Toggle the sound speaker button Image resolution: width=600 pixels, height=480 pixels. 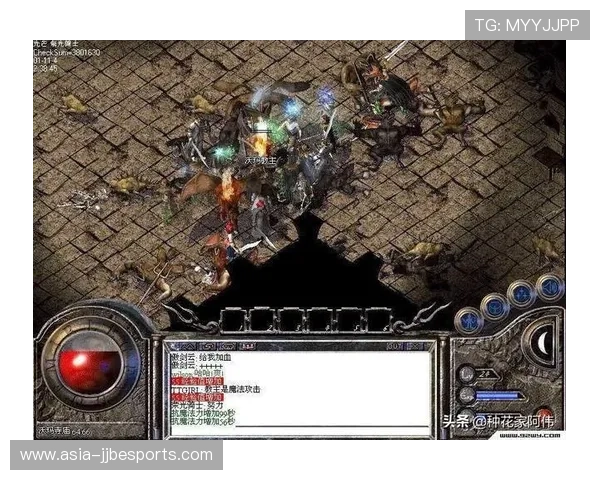[548, 287]
